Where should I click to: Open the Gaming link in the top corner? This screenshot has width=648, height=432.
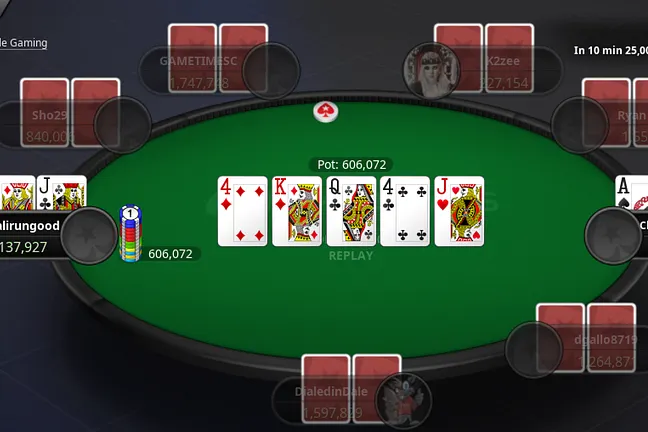click(x=24, y=43)
